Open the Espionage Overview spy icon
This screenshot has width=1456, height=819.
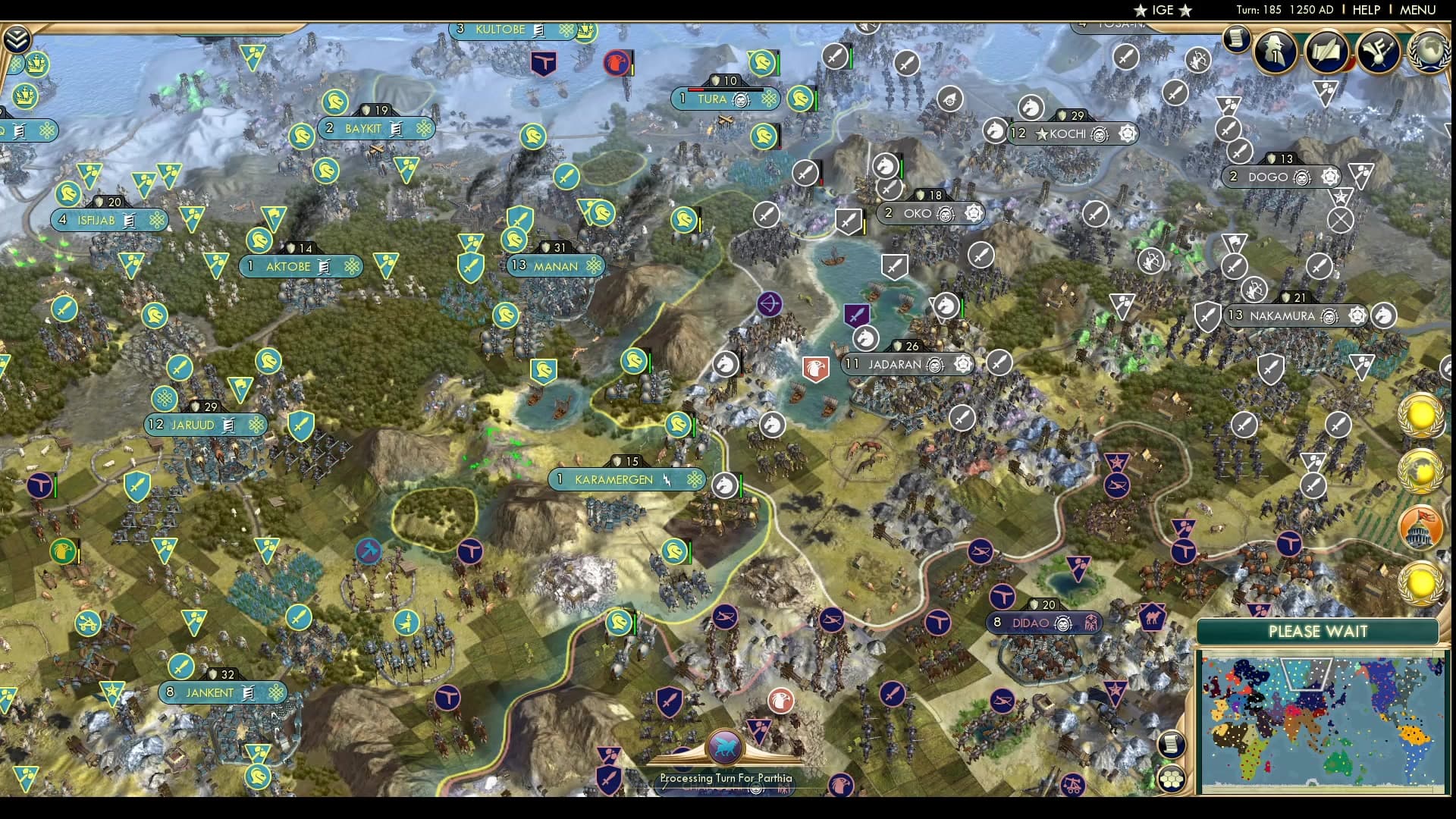coord(1275,54)
